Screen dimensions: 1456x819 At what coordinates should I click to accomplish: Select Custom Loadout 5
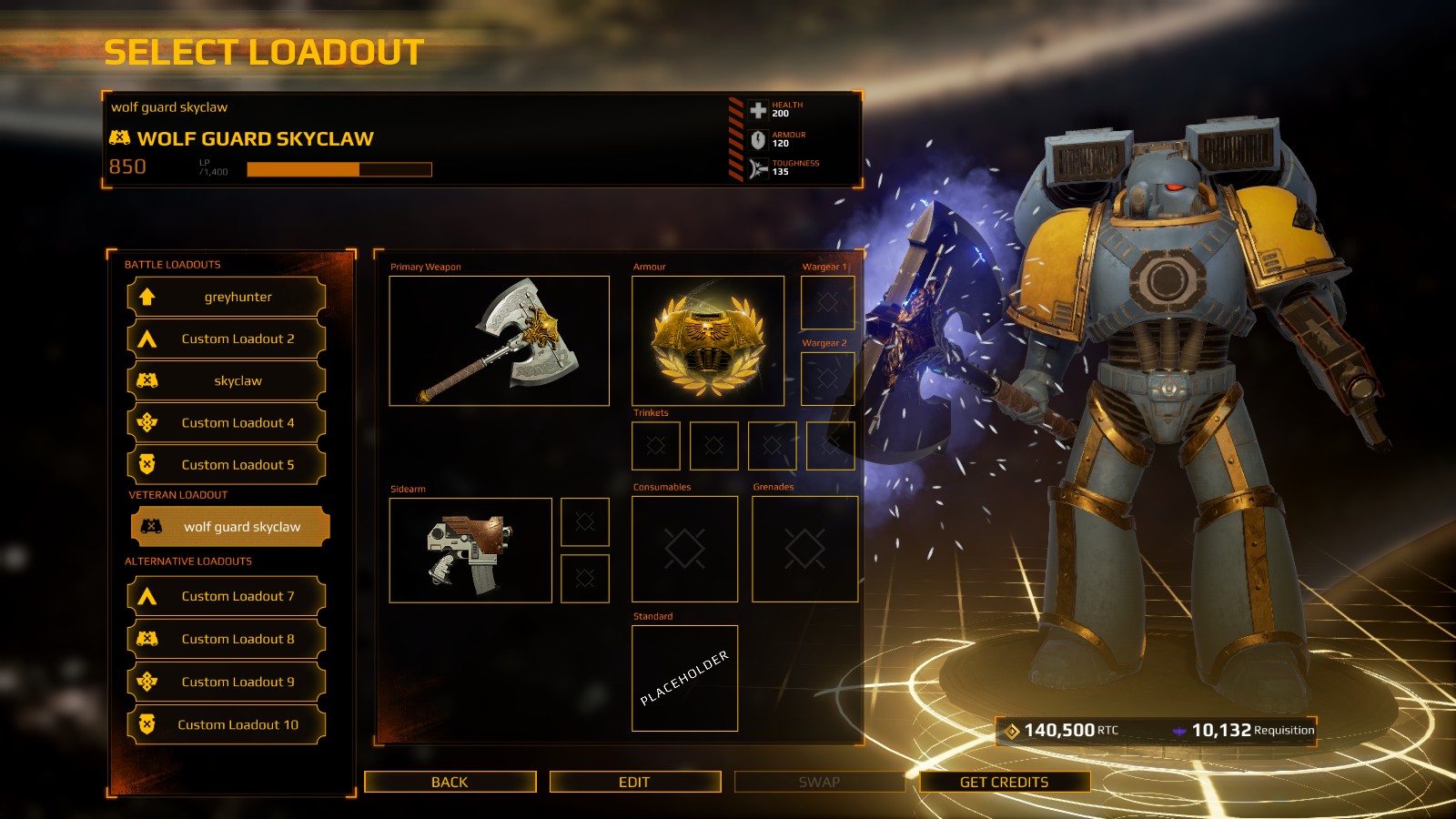click(227, 464)
